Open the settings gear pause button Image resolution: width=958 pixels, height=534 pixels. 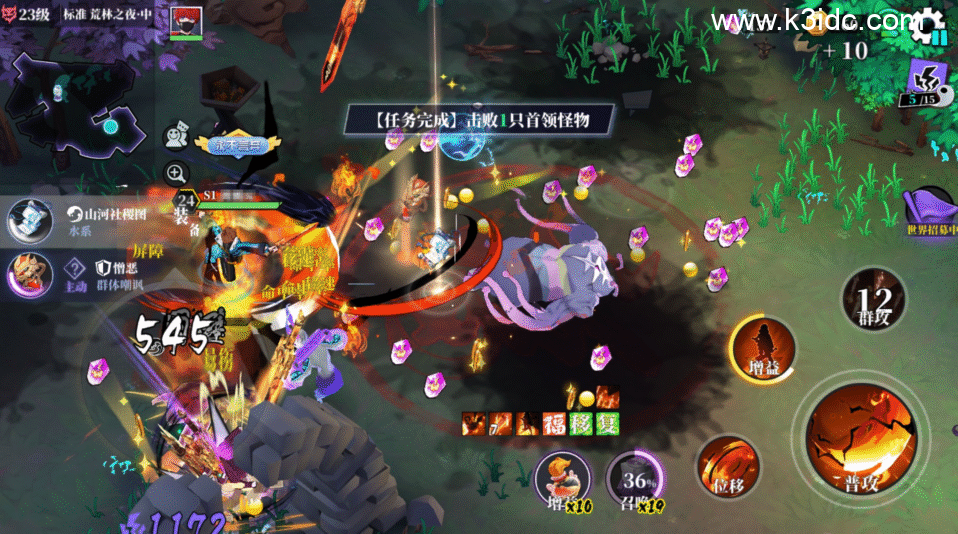[x=929, y=24]
